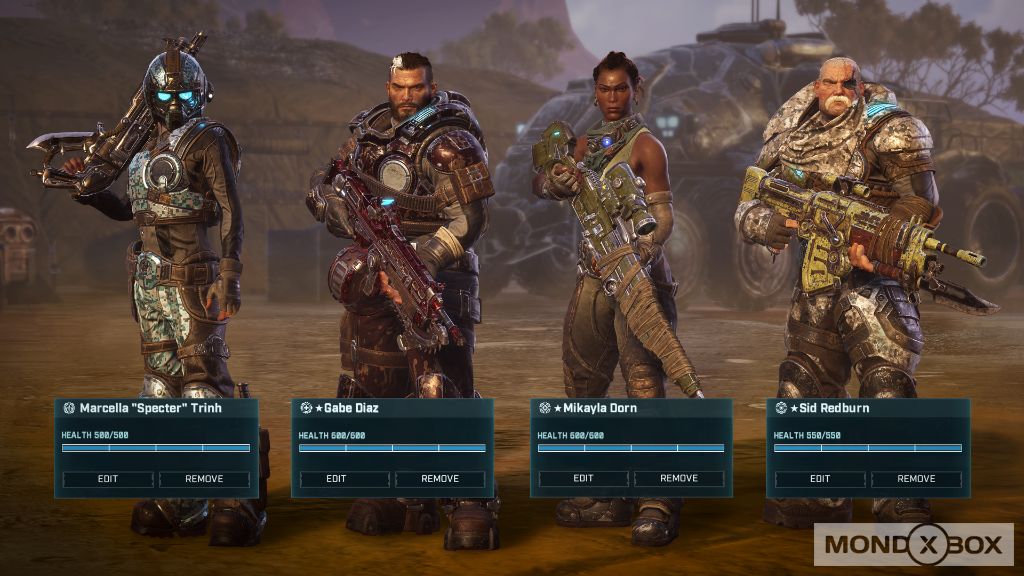The height and width of the screenshot is (576, 1024).
Task: Remove Sid Redburn from the squad
Action: pos(916,479)
